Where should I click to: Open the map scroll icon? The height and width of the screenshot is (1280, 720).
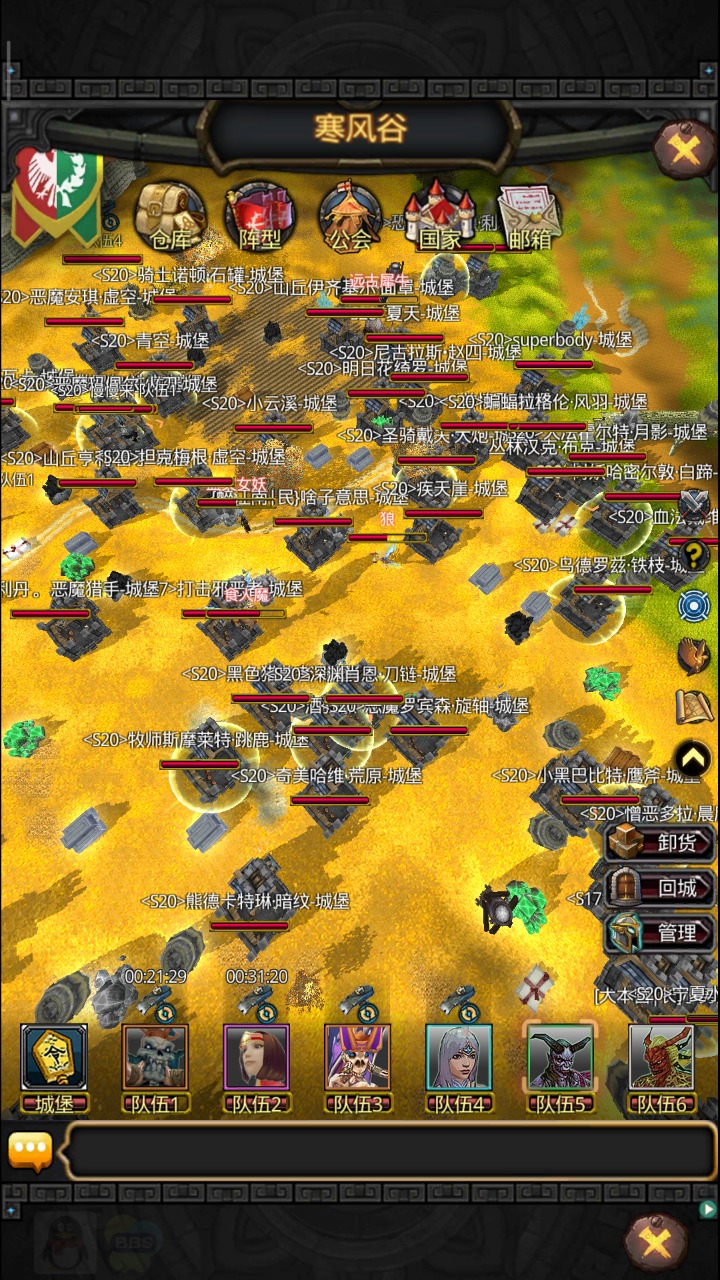694,707
